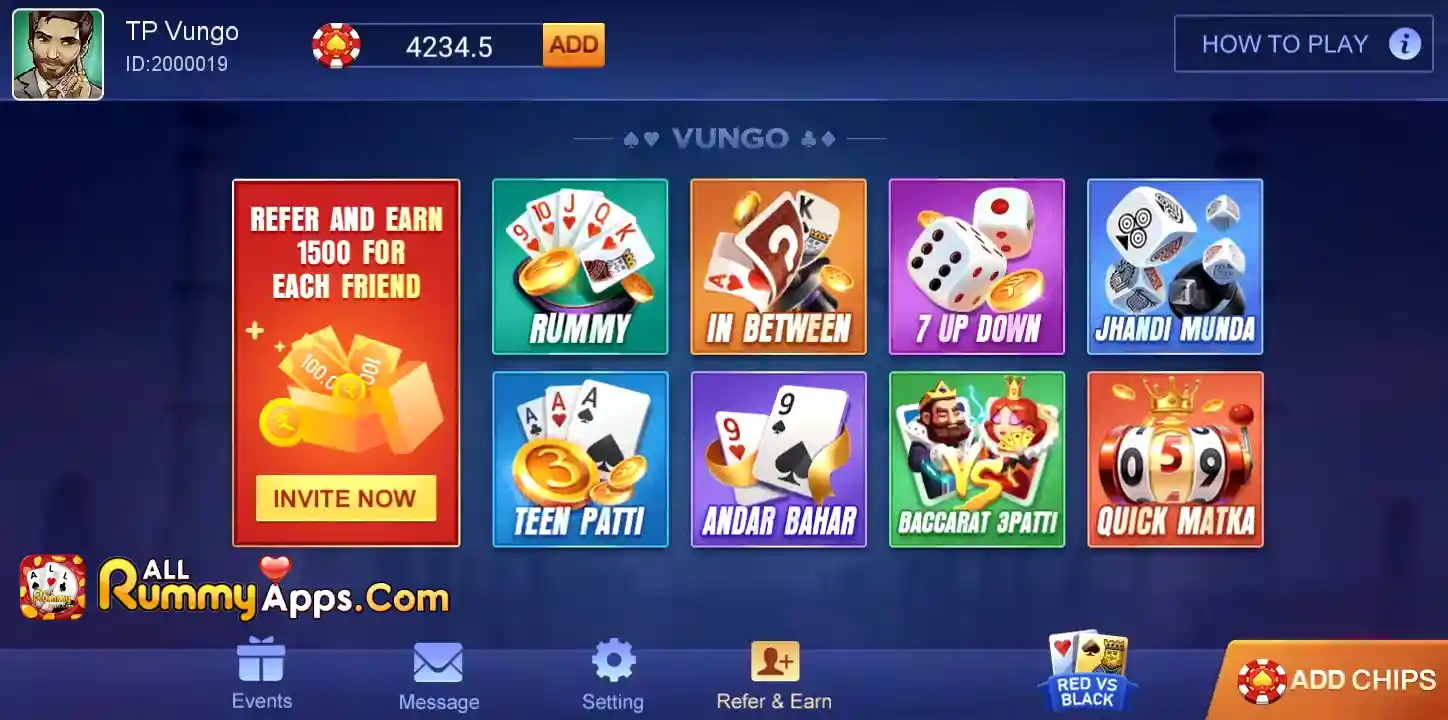Open HOW TO PLAY instructions
1448x720 pixels.
point(1301,44)
